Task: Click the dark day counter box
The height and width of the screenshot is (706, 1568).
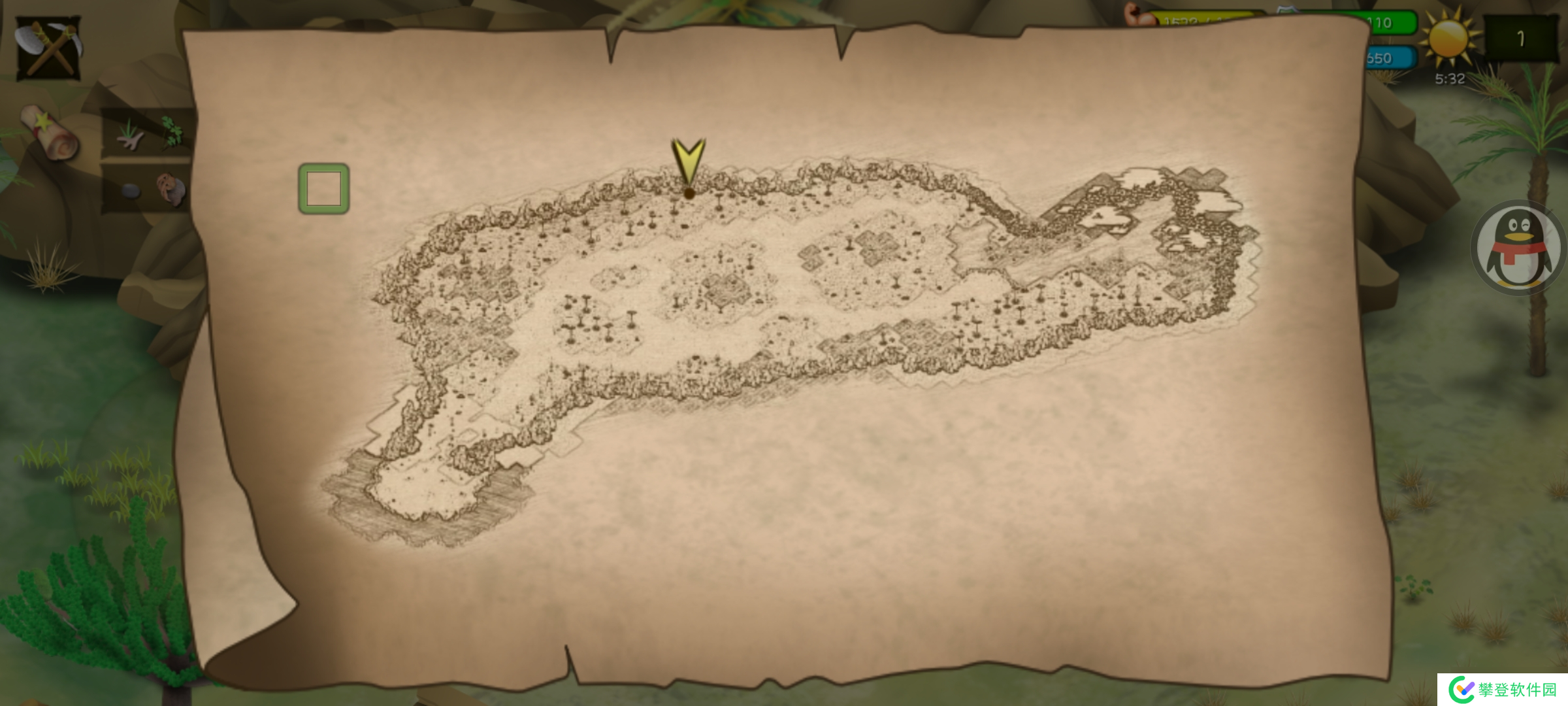Action: pos(1521,39)
